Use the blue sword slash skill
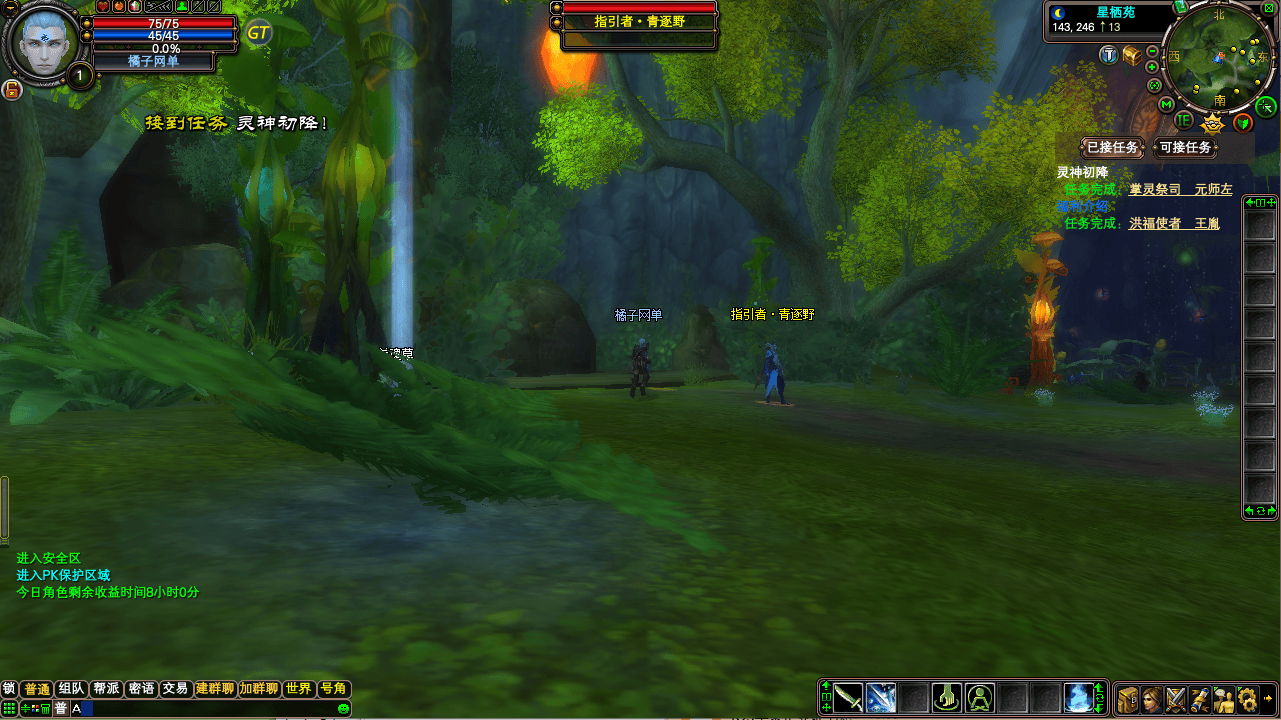 [881, 697]
